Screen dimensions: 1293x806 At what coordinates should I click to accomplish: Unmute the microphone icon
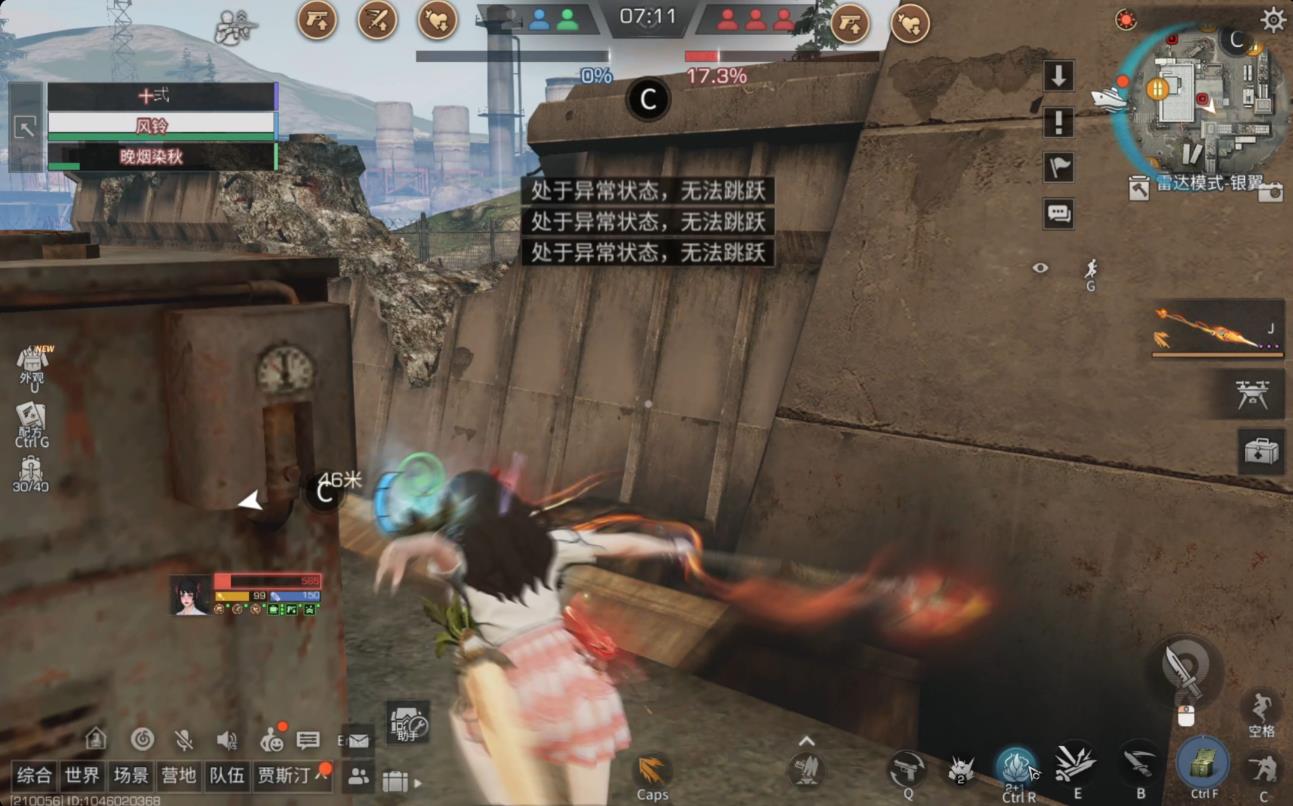point(183,740)
